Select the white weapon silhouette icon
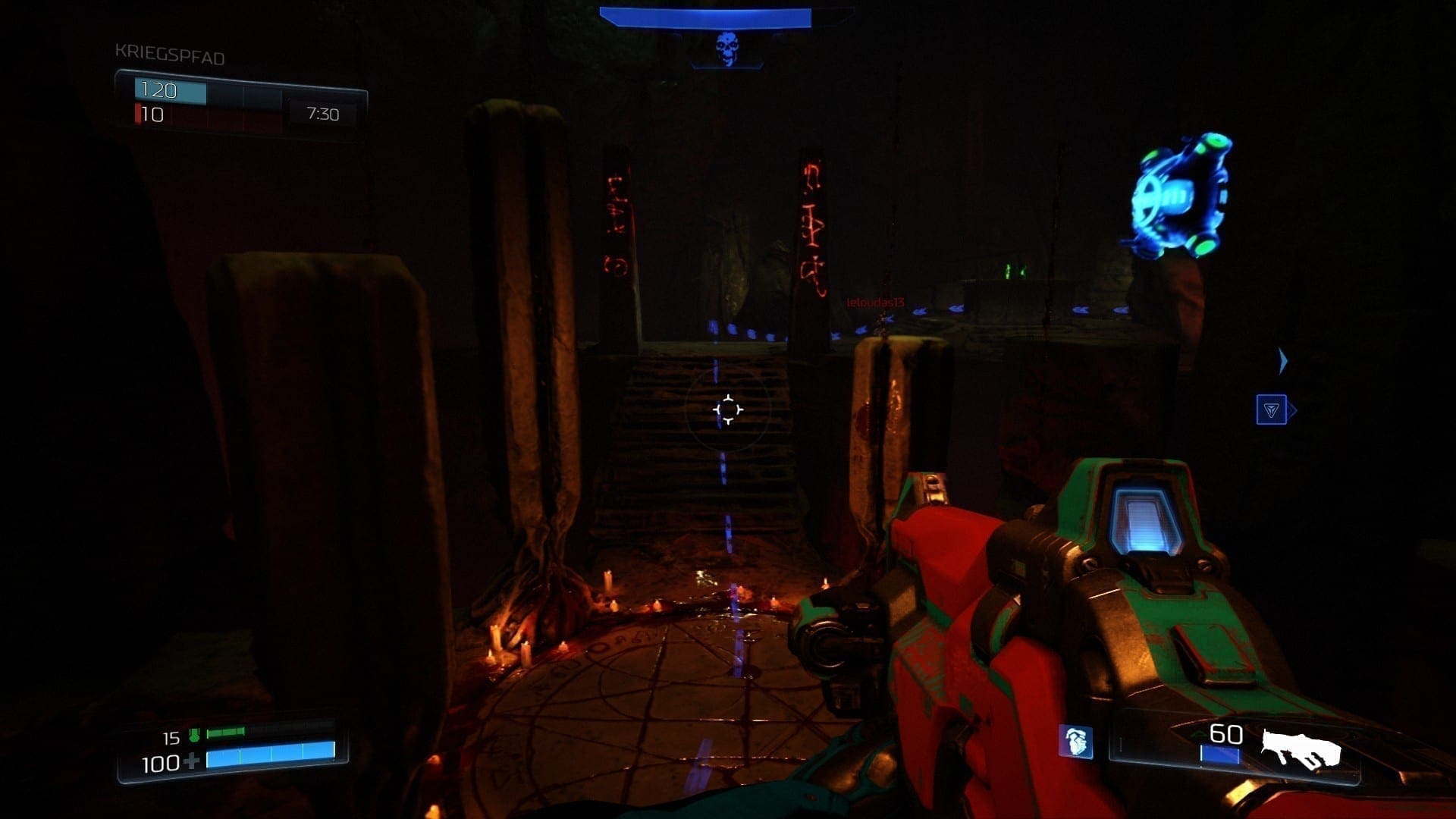 coord(1301,748)
